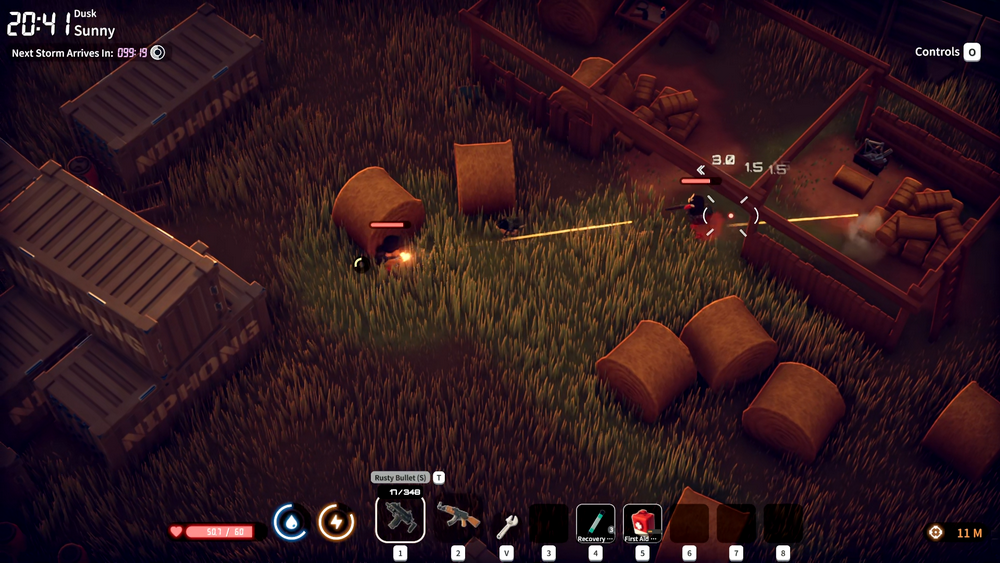Click the storm icon beside the countdown
The width and height of the screenshot is (1000, 563).
tap(157, 52)
